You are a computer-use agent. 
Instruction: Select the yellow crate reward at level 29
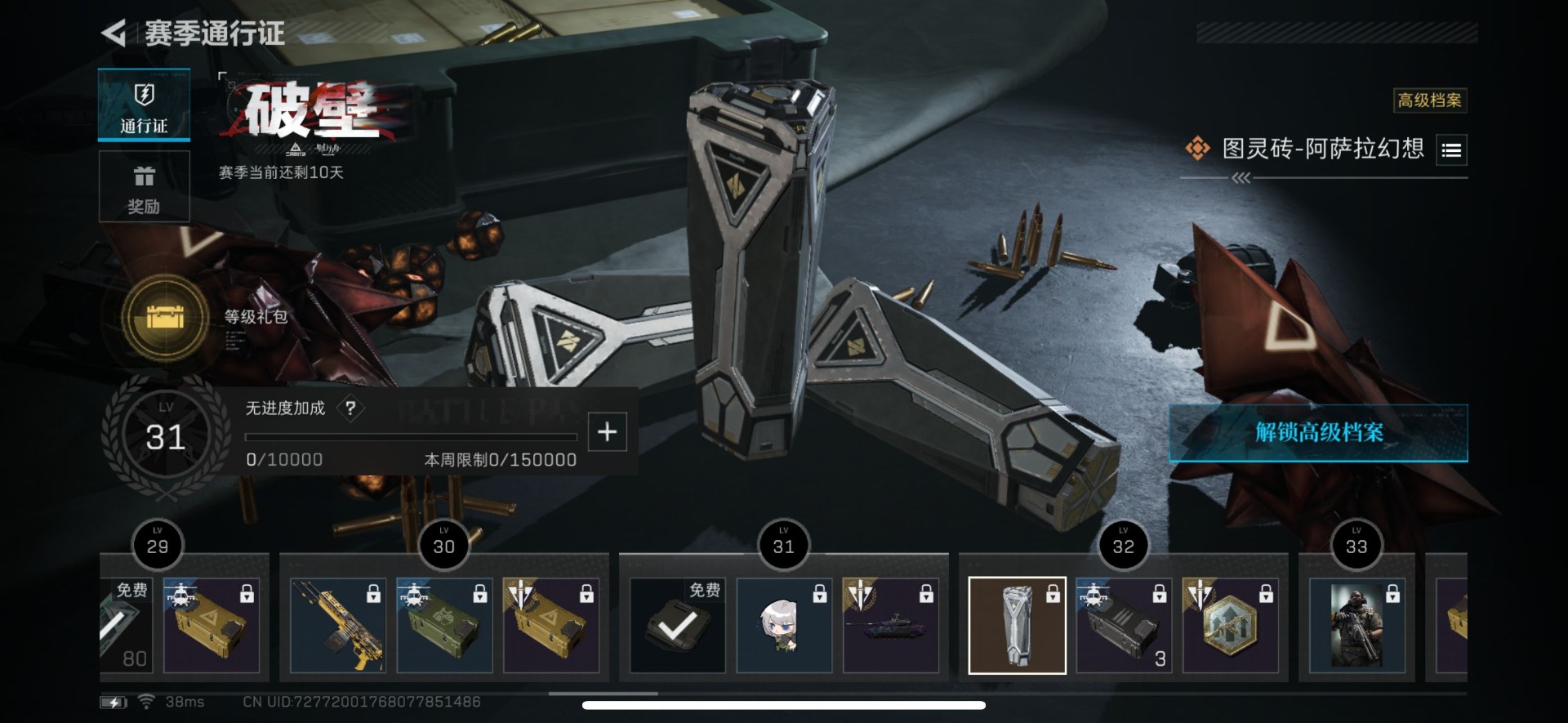pos(212,625)
